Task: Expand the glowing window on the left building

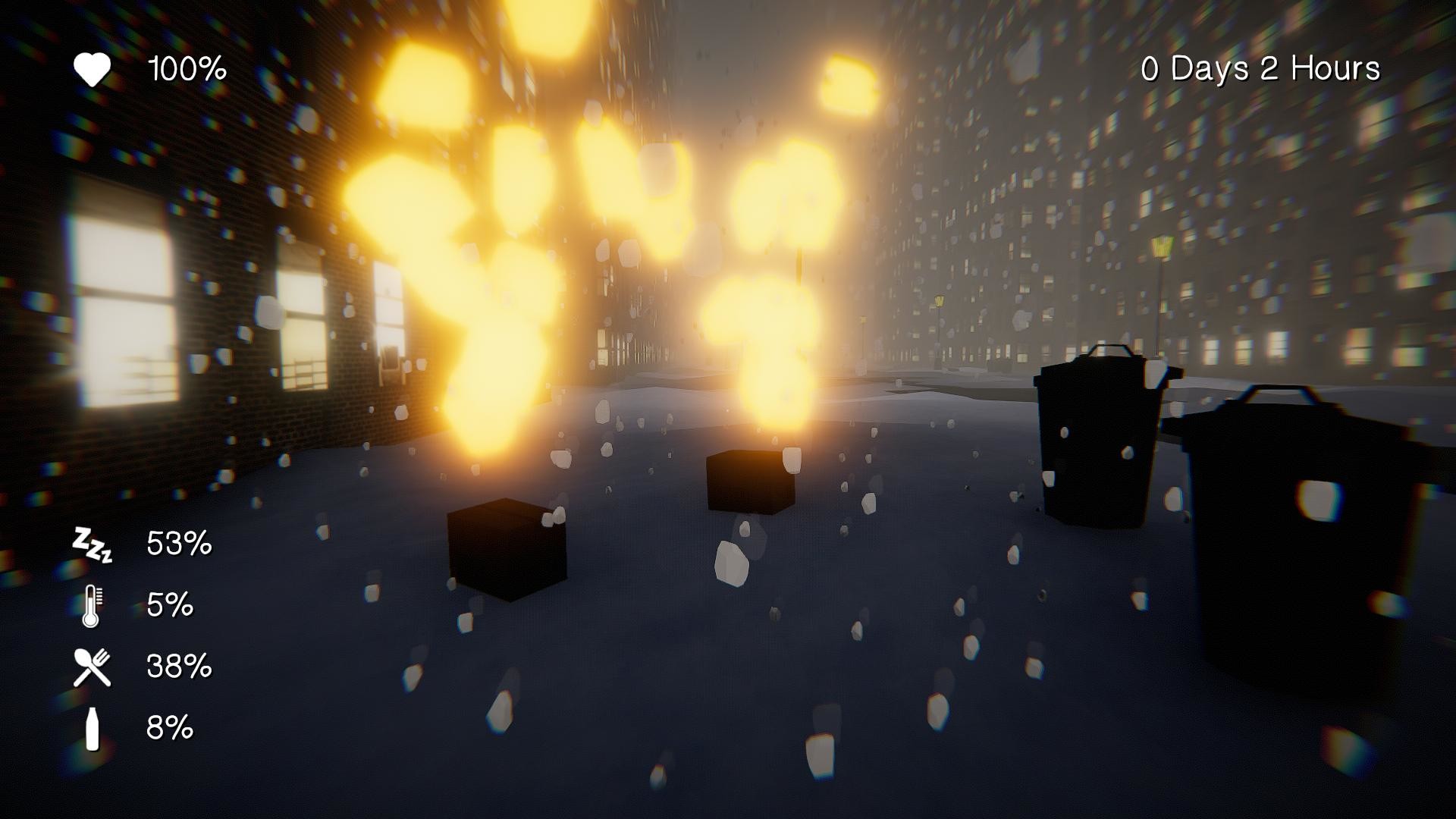Action: click(x=125, y=303)
